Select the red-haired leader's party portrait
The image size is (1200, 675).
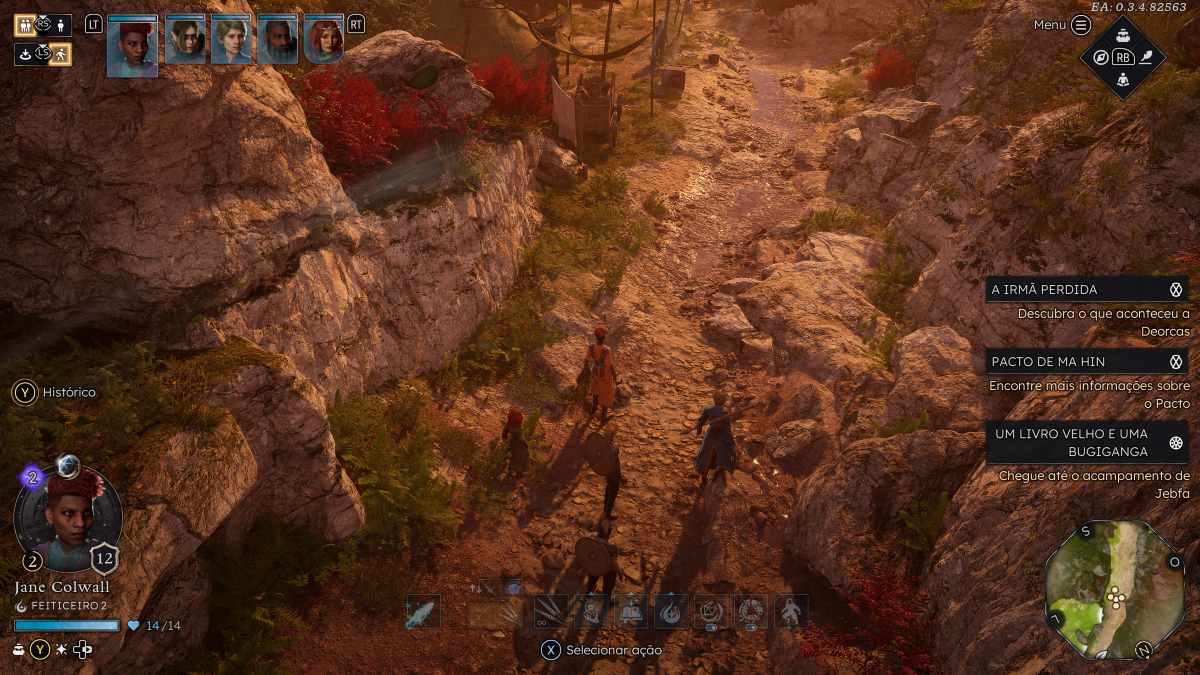pos(132,46)
